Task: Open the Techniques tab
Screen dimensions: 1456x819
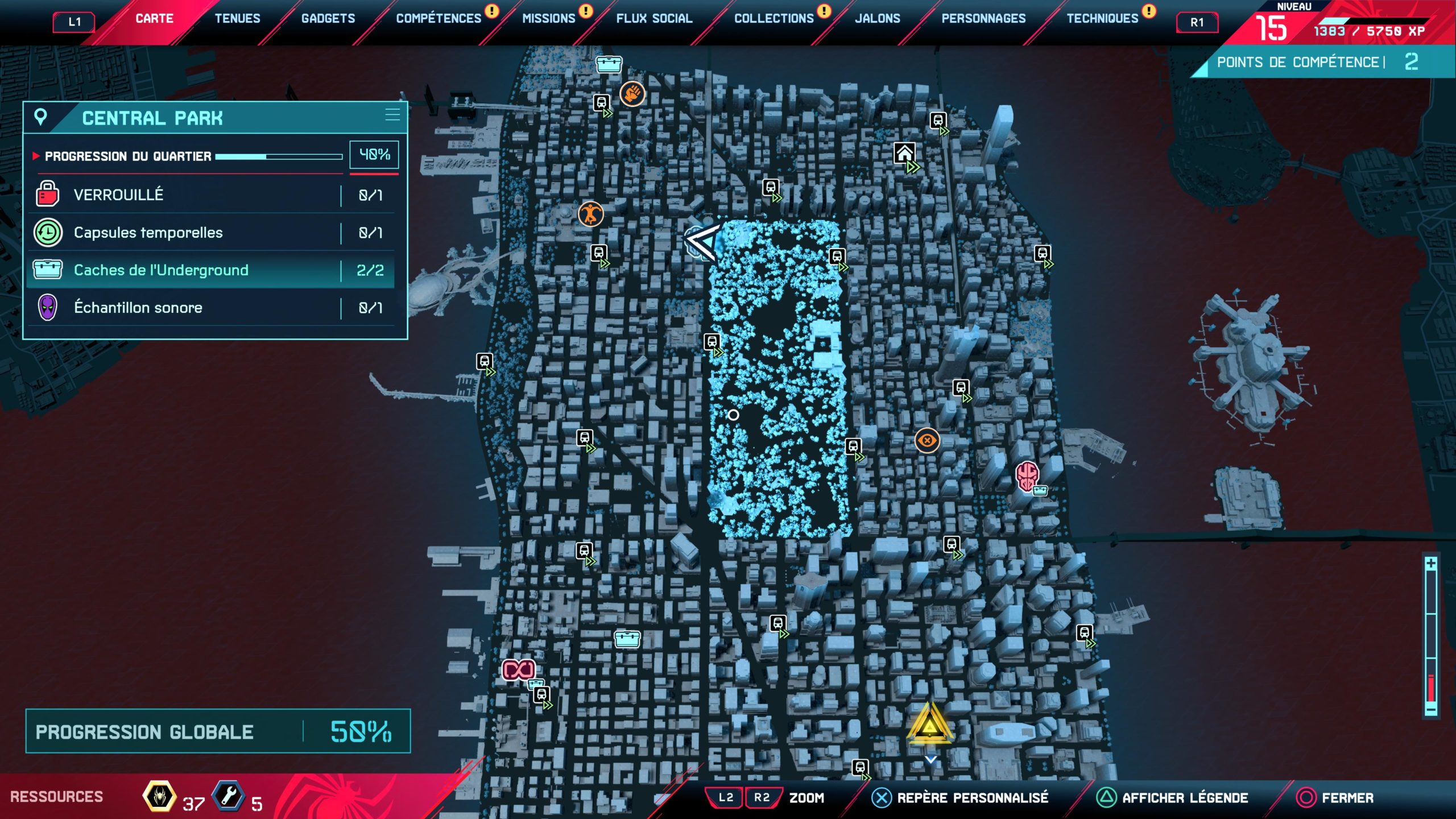Action: (x=1102, y=19)
